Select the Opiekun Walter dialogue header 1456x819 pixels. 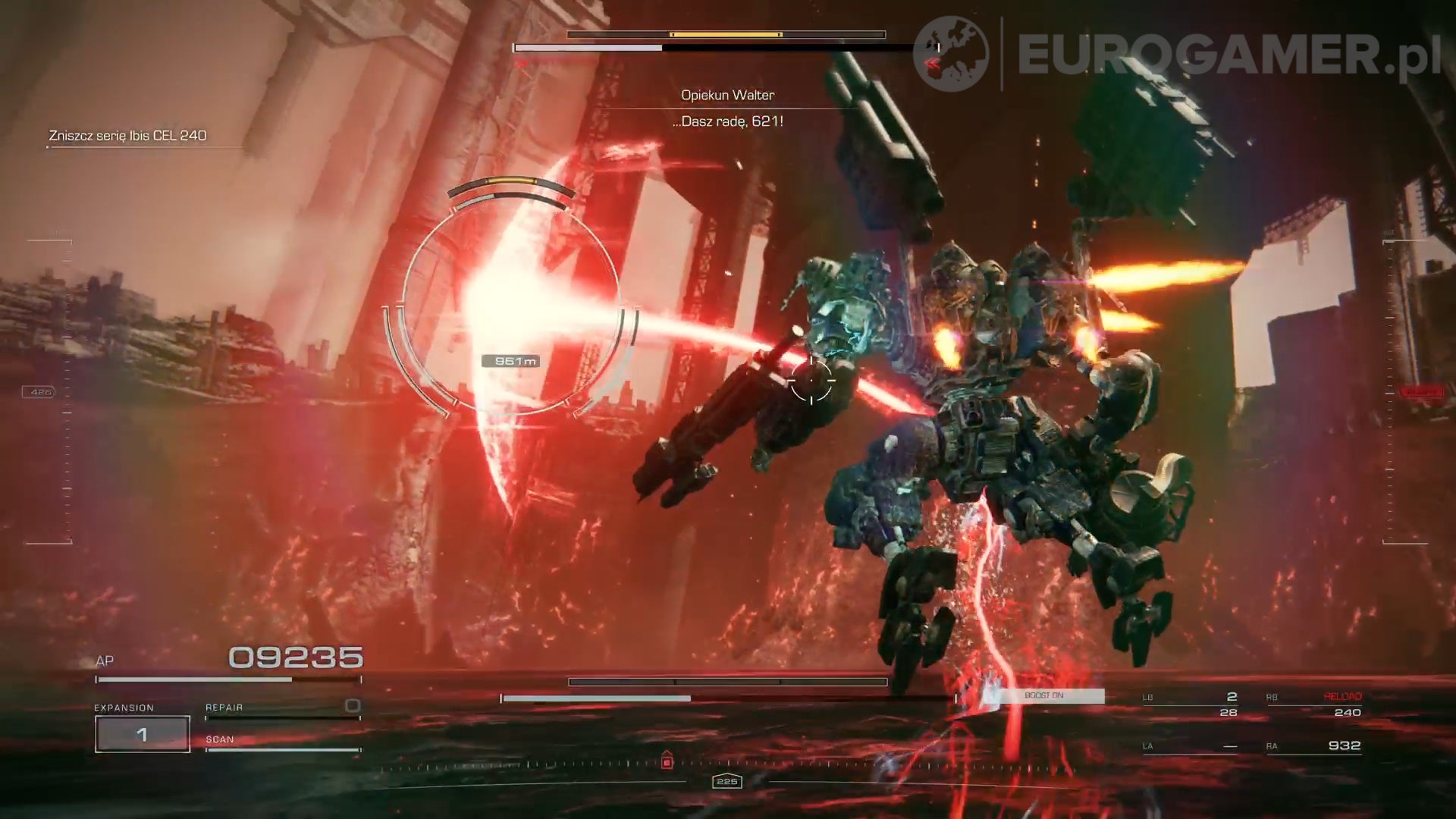coord(727,94)
